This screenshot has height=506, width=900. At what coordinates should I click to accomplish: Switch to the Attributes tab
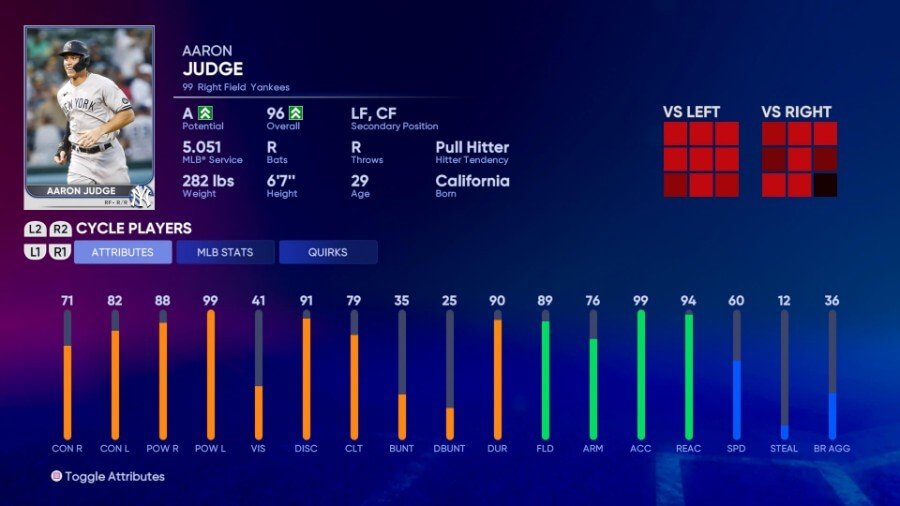[123, 252]
